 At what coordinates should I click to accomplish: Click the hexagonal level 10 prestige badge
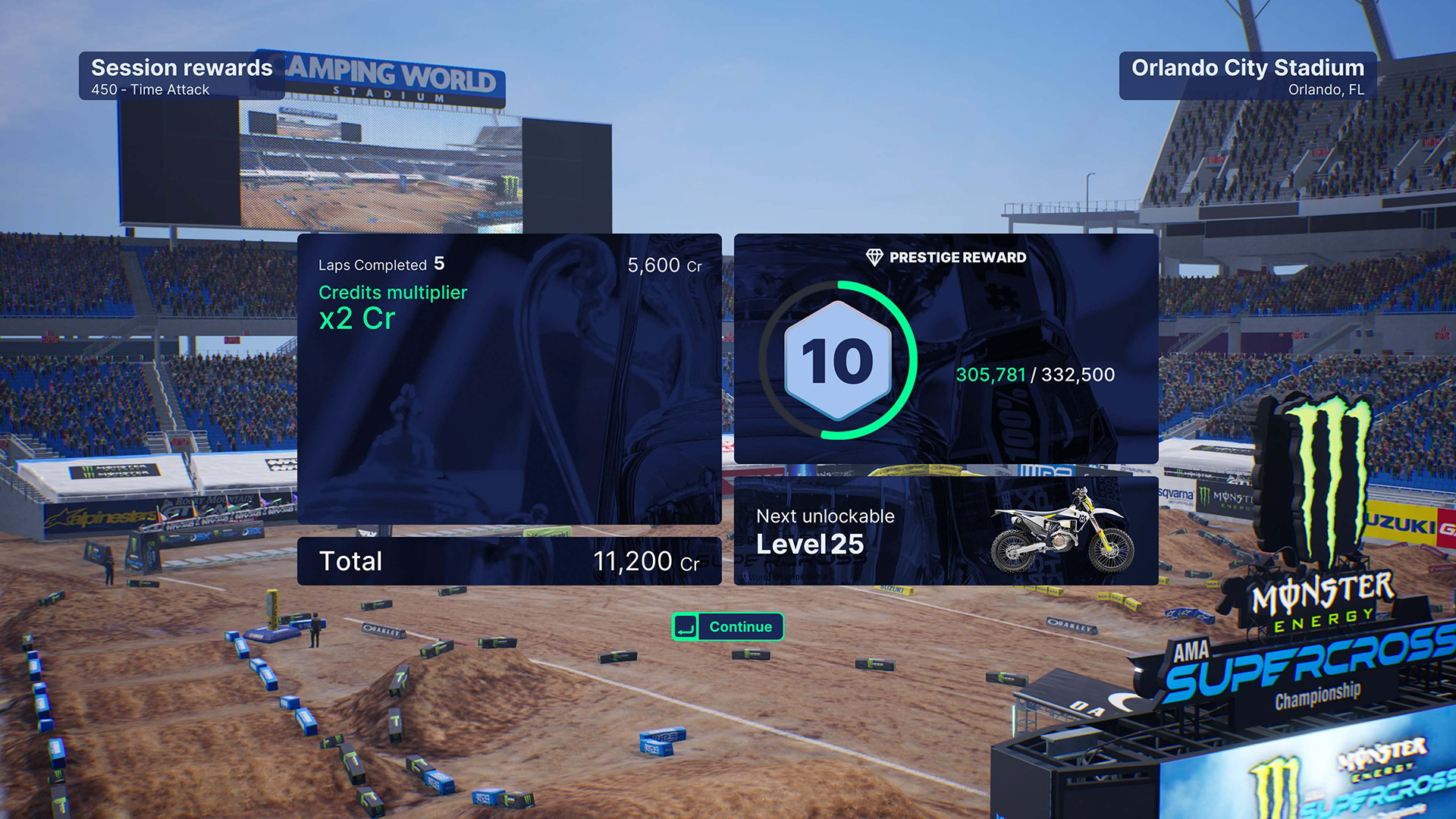[839, 360]
